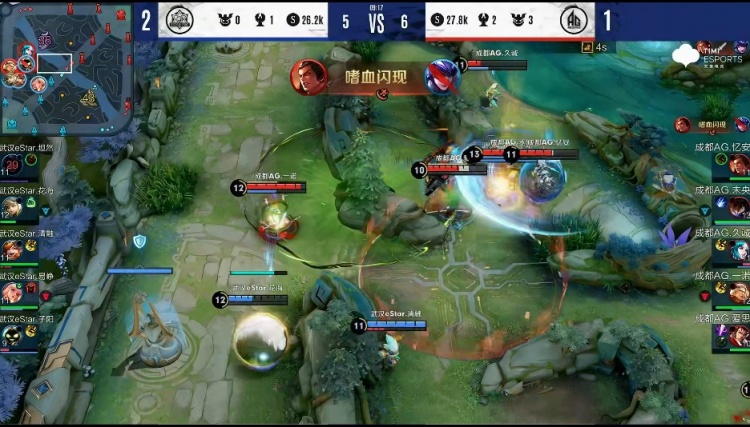The width and height of the screenshot is (750, 427).
Task: Click the eStar team logo in scoreboard
Action: tap(178, 20)
